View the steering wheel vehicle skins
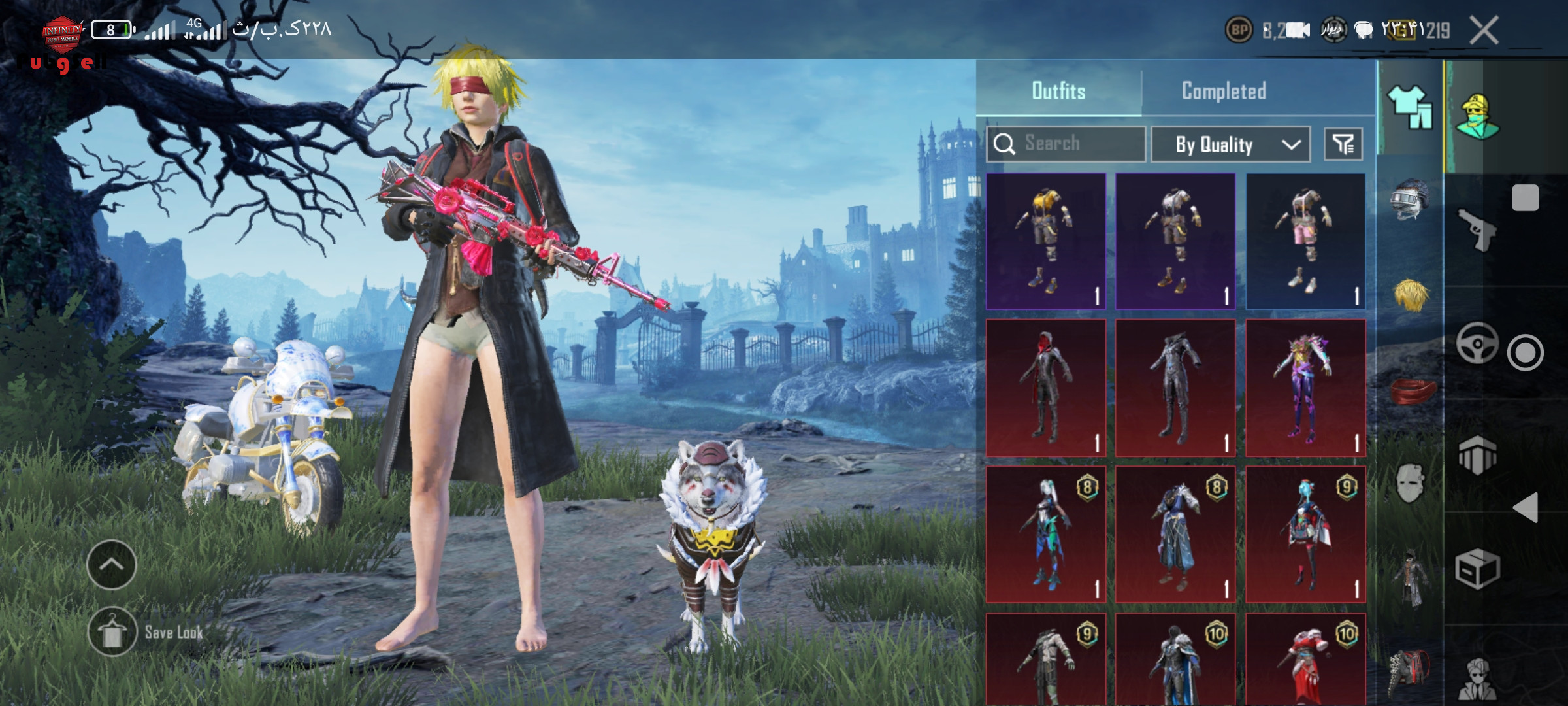Screen dimensions: 1568x706 click(x=1477, y=343)
